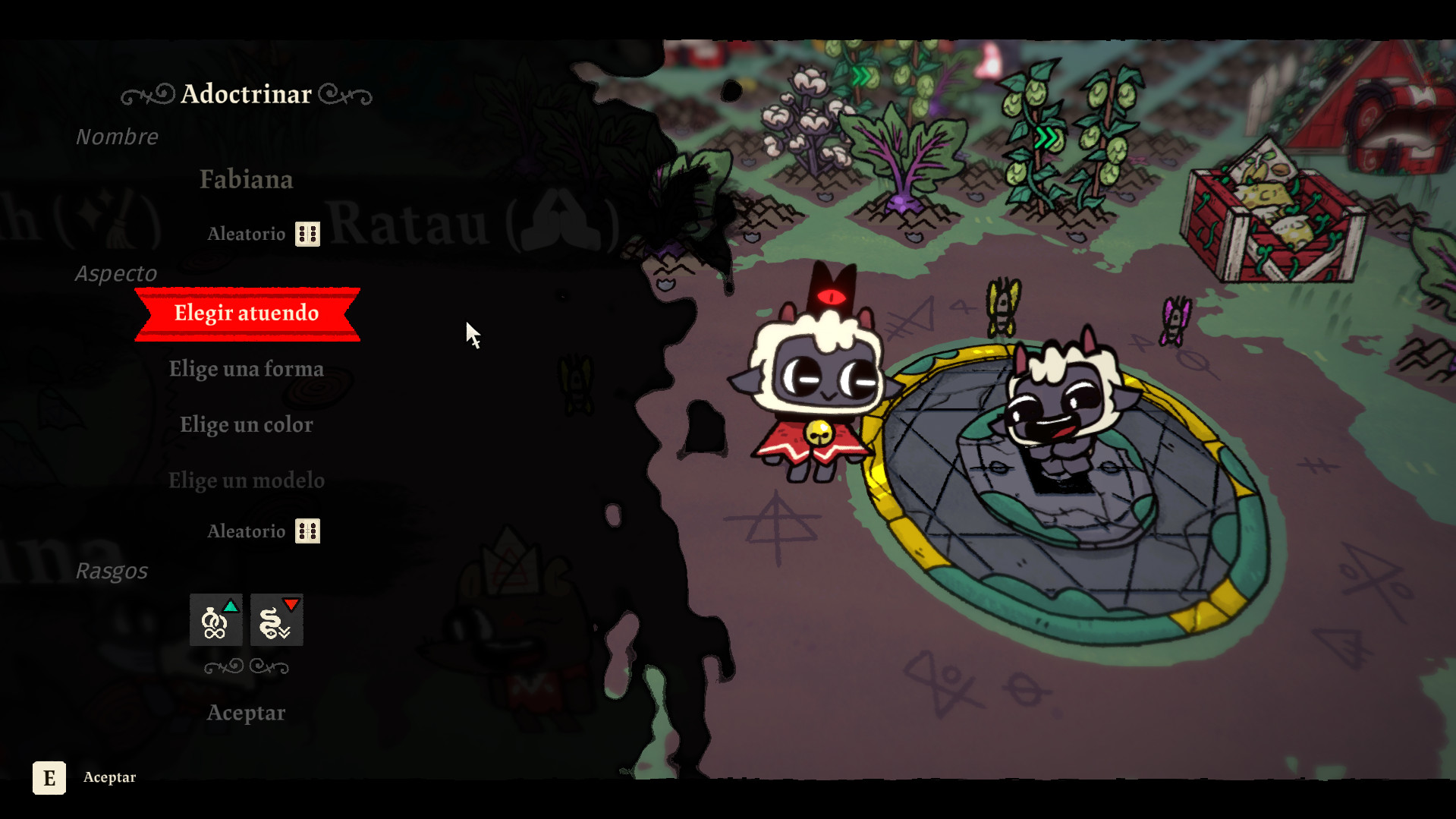Confirm indoctrination with Aceptar
Image resolution: width=1456 pixels, height=819 pixels.
click(x=246, y=712)
